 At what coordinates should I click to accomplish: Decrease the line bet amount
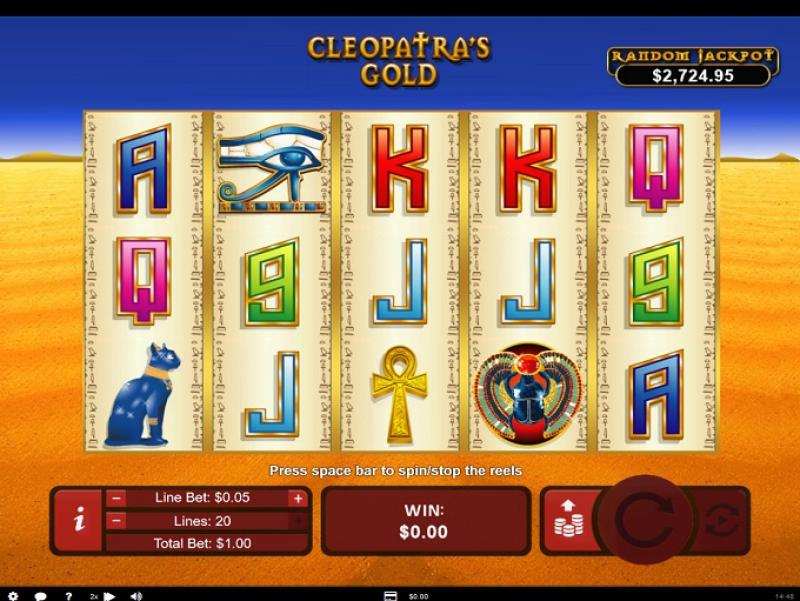tap(117, 498)
